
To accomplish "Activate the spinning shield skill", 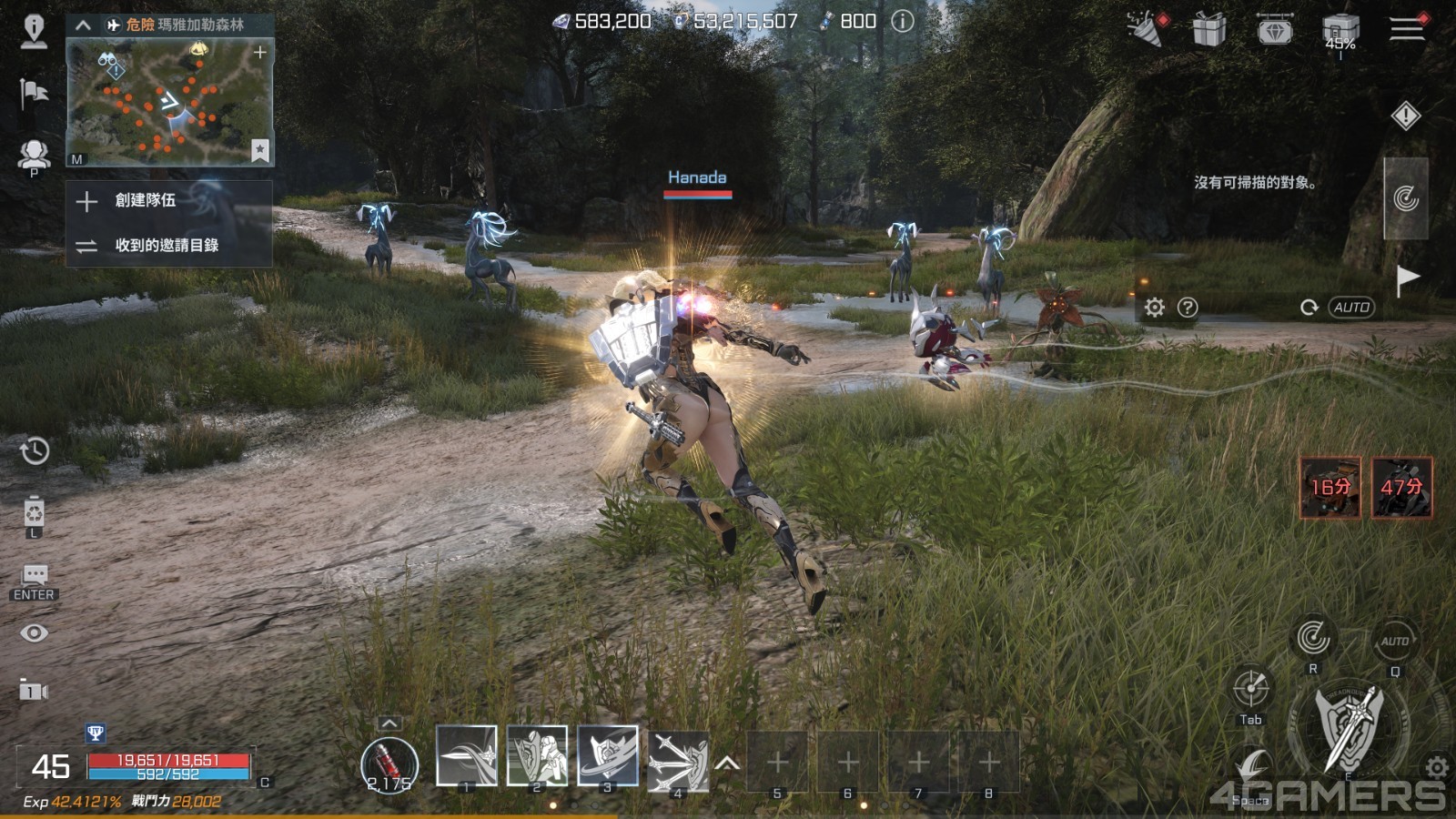I will click(x=607, y=755).
